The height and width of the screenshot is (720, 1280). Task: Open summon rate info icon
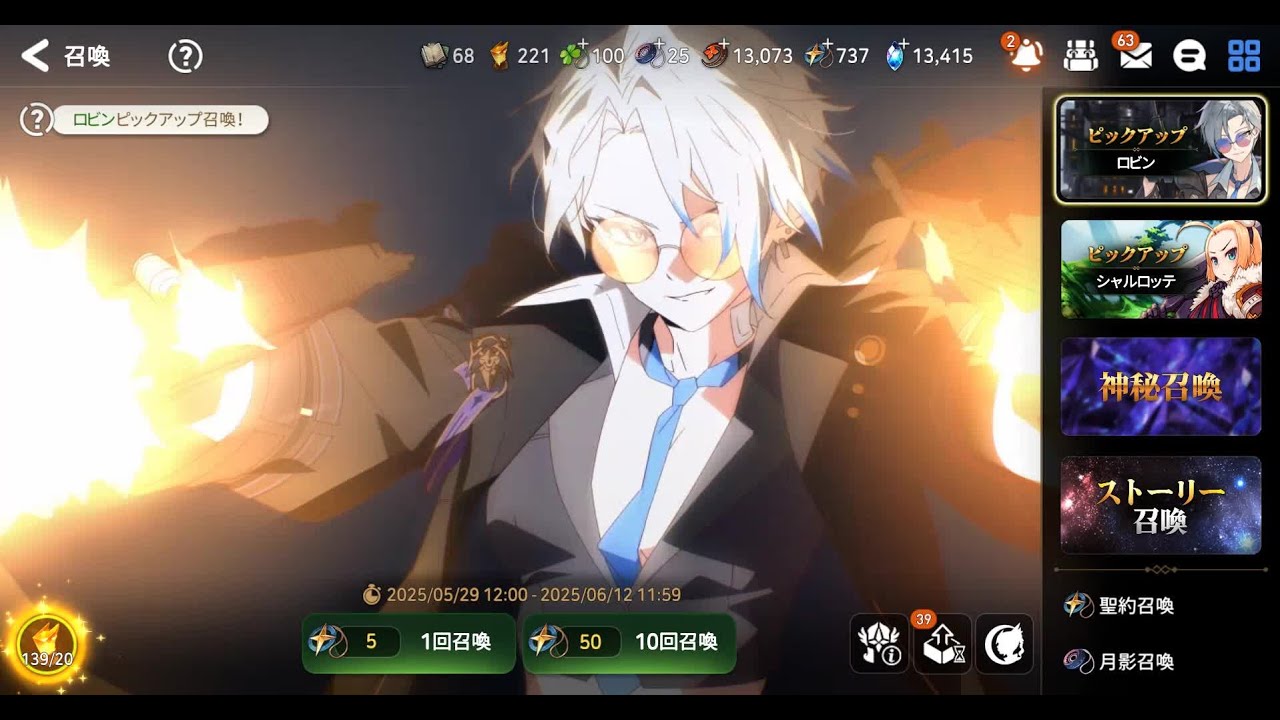879,644
